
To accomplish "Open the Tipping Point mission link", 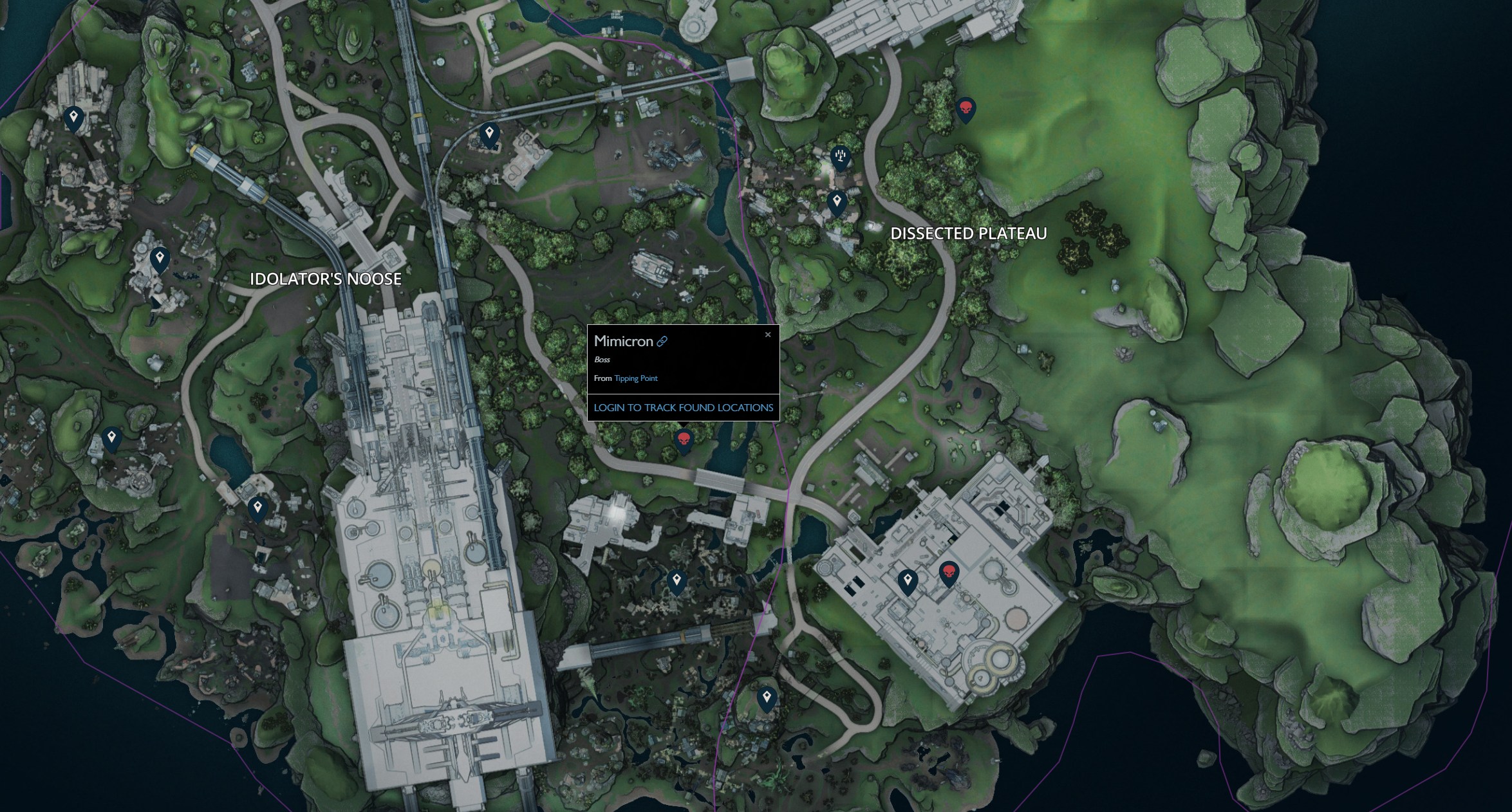I will [x=636, y=378].
